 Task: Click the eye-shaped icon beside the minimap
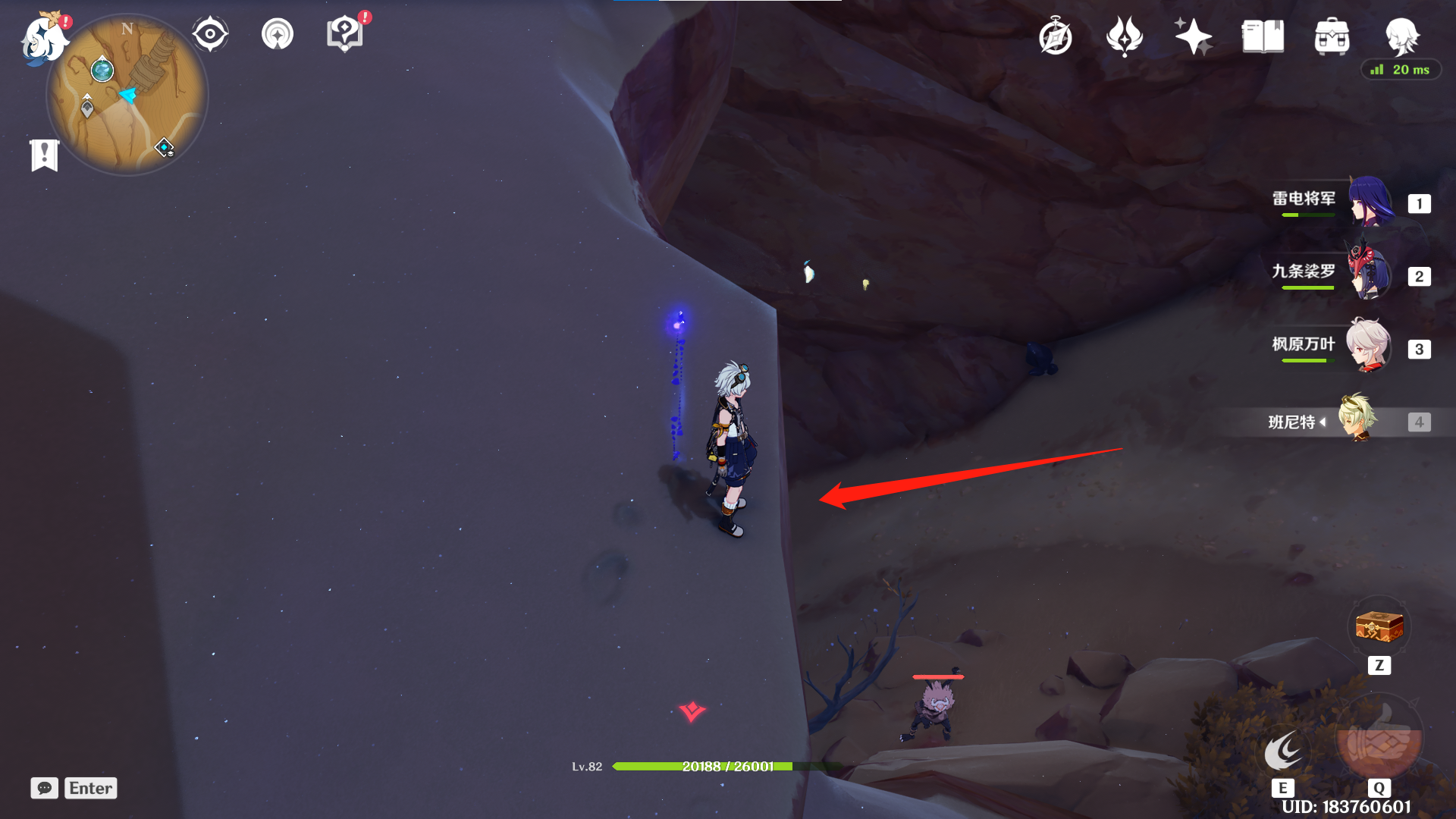(x=210, y=34)
